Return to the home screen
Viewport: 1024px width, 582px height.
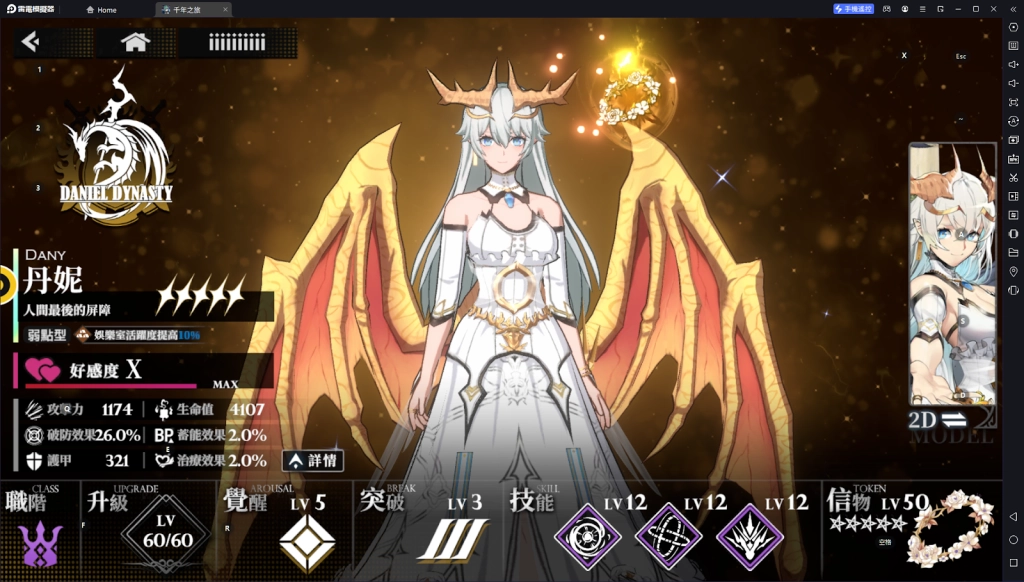click(x=135, y=42)
